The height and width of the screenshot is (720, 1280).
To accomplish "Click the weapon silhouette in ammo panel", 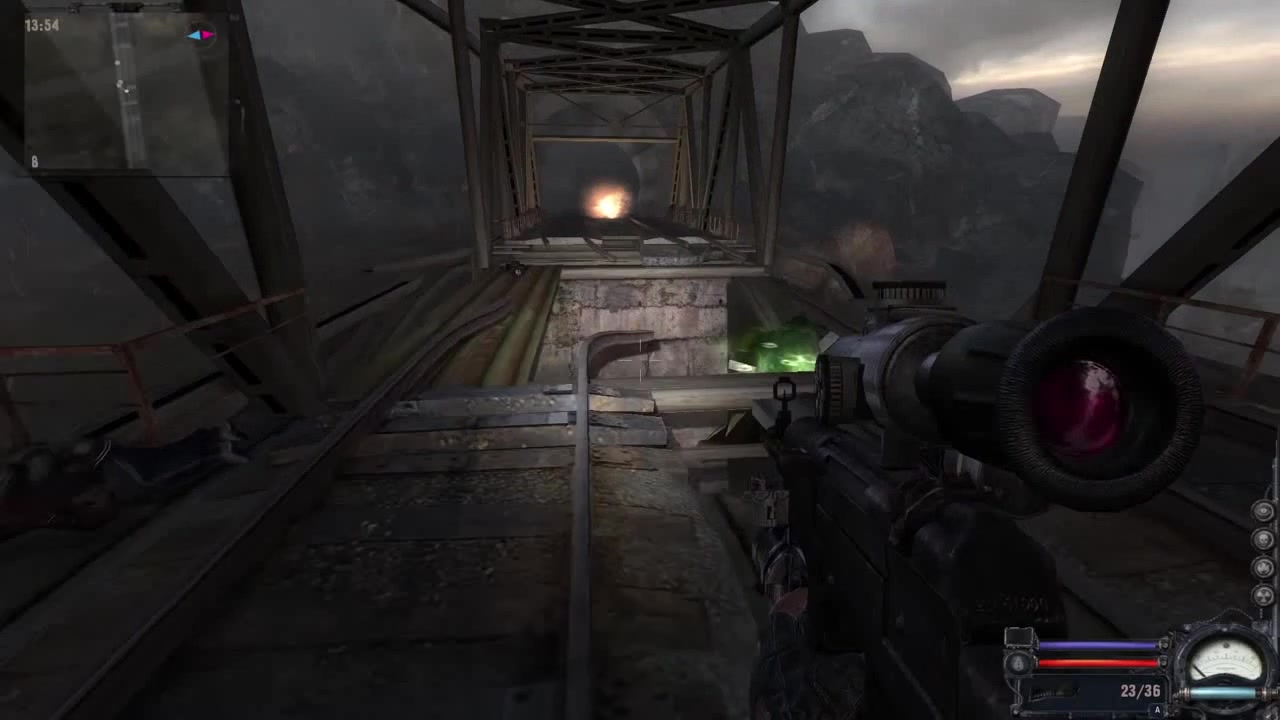I will (x=1053, y=691).
